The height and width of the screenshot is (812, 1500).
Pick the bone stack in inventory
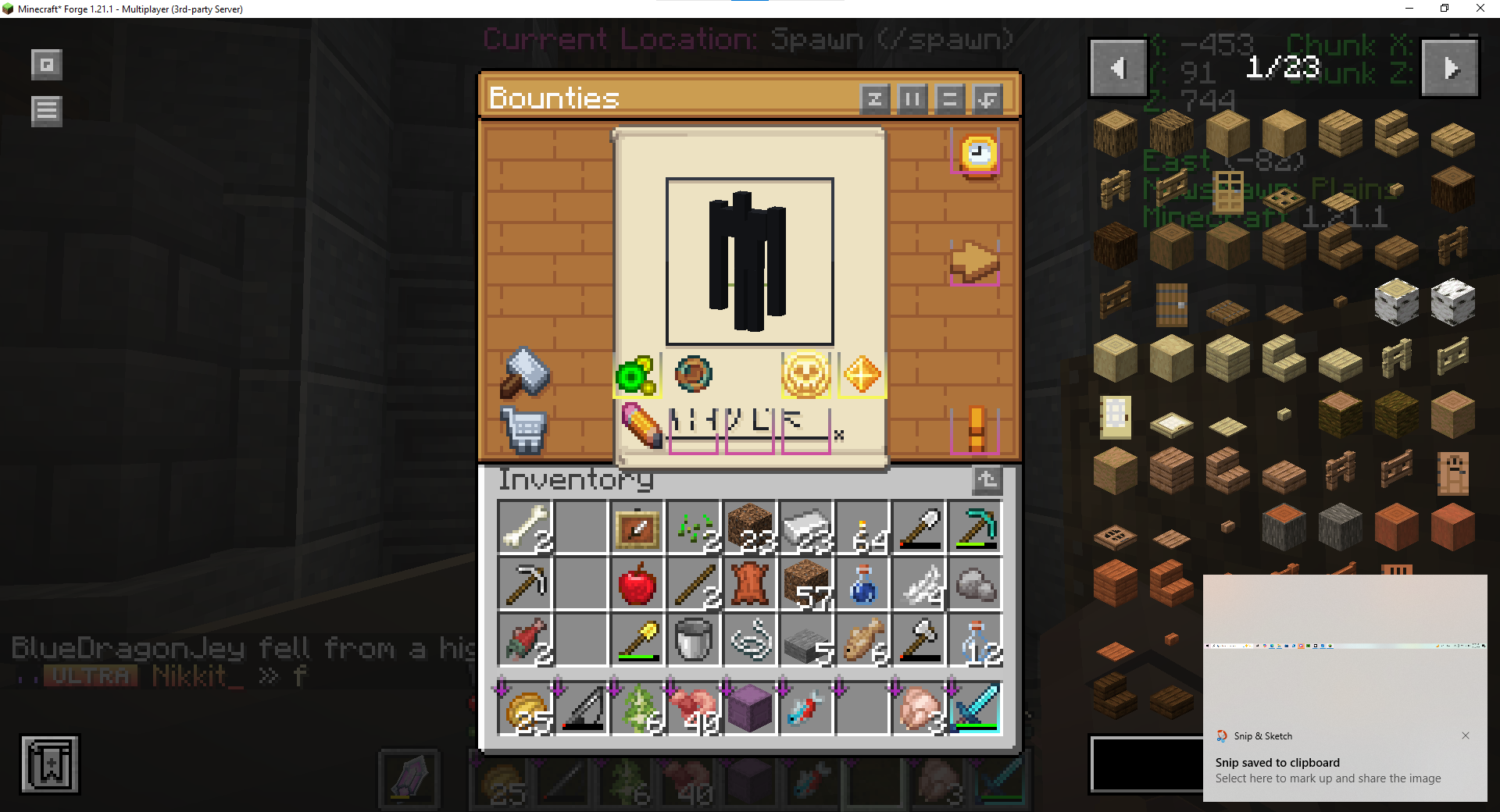[525, 528]
